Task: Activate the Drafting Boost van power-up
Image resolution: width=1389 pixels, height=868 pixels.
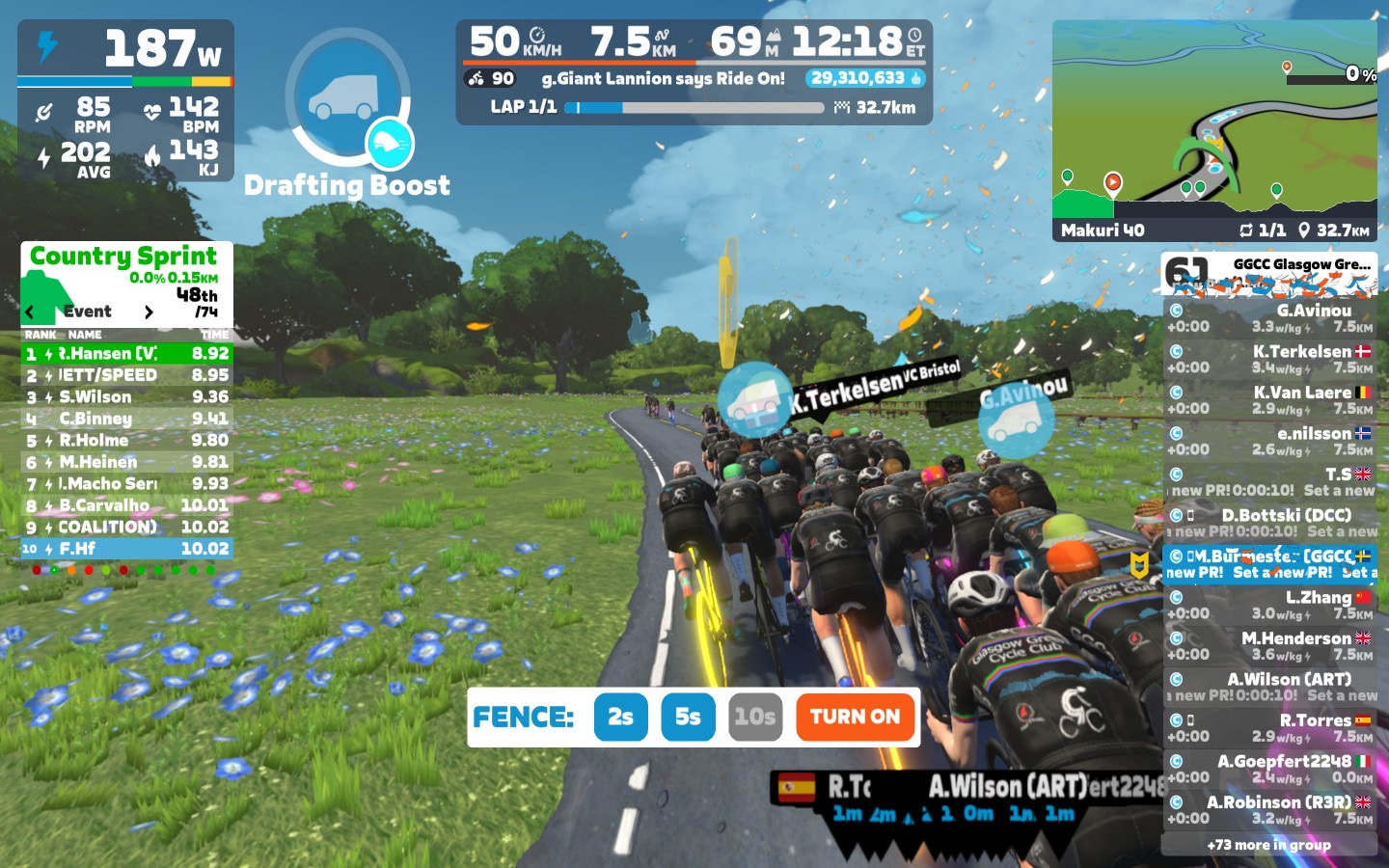Action: tap(347, 96)
